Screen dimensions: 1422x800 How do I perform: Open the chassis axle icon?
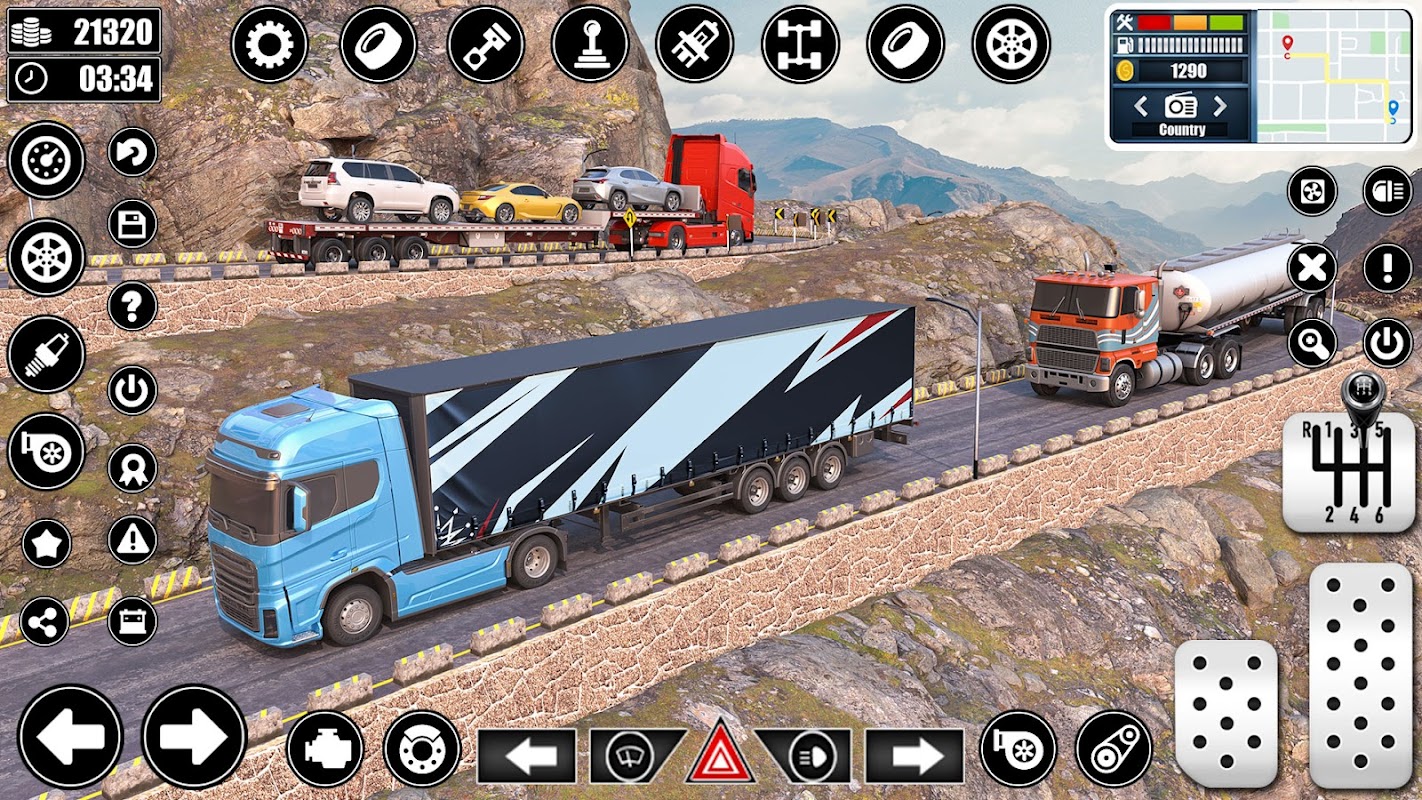800,45
